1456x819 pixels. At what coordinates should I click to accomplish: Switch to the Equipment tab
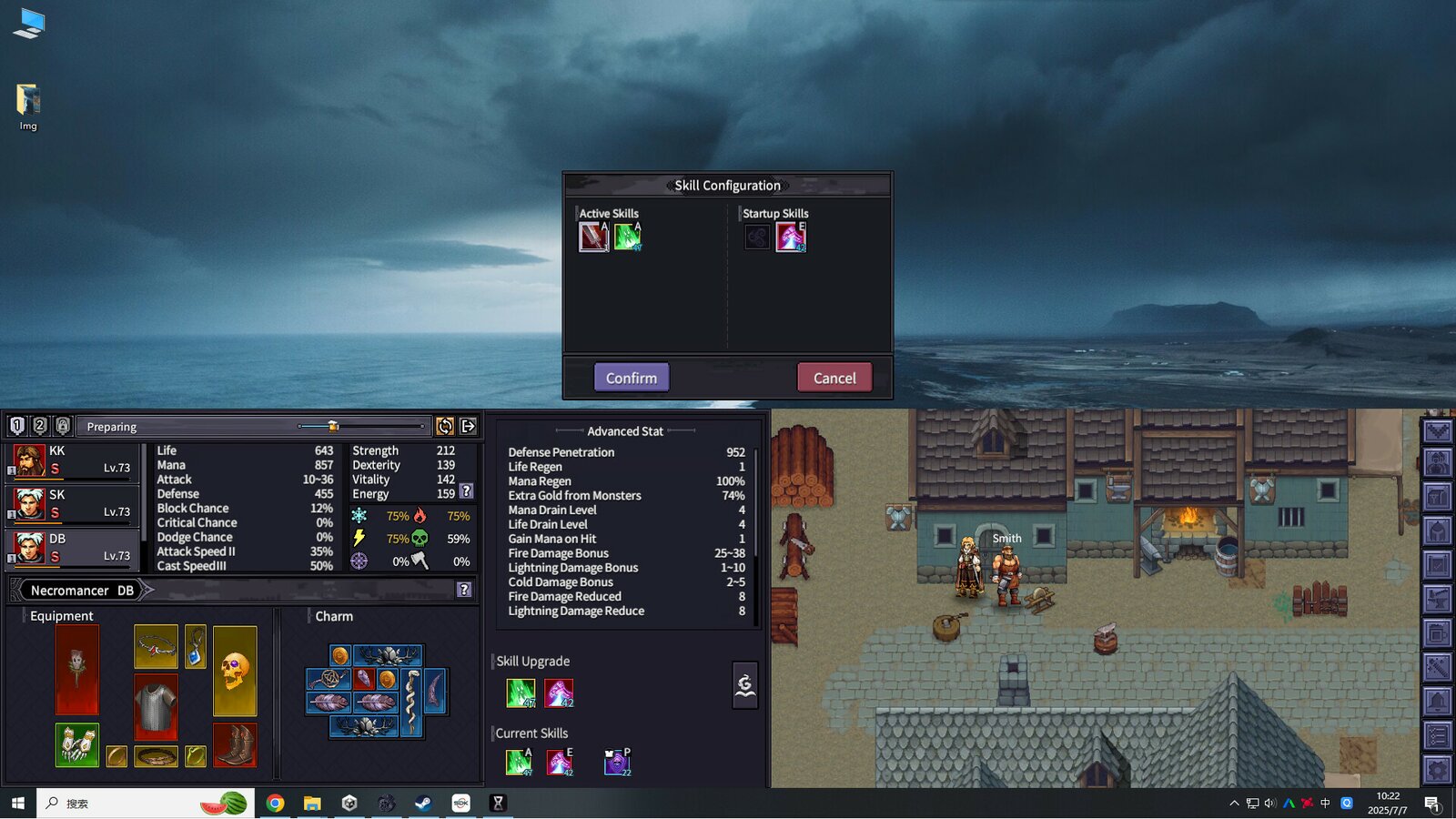click(x=61, y=616)
